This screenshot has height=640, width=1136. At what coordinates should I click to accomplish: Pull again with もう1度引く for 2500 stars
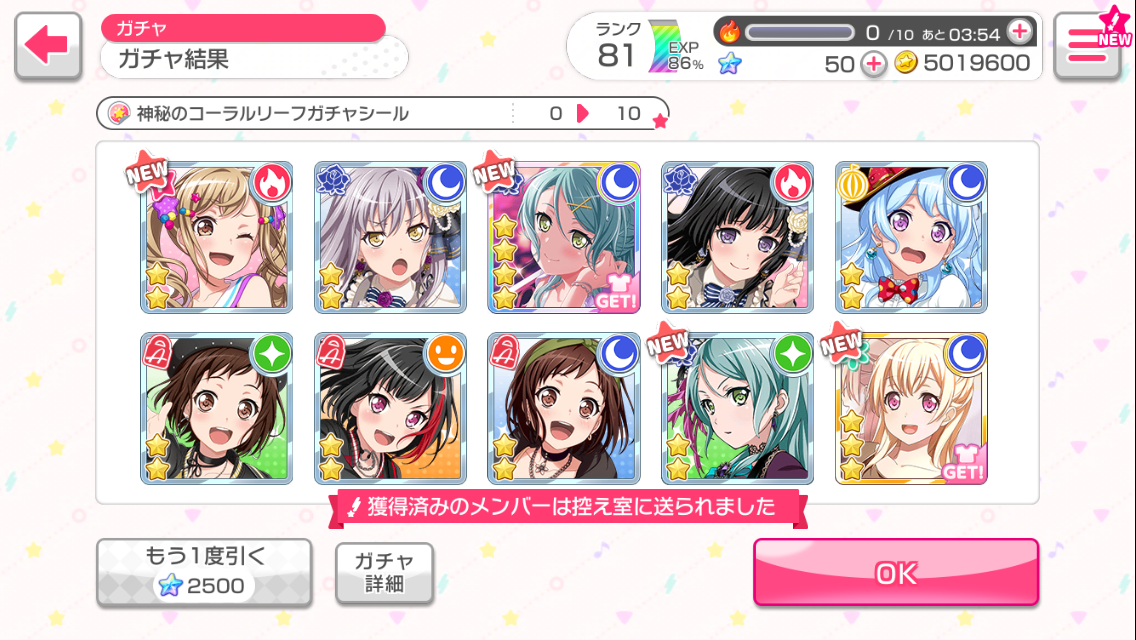coord(204,573)
